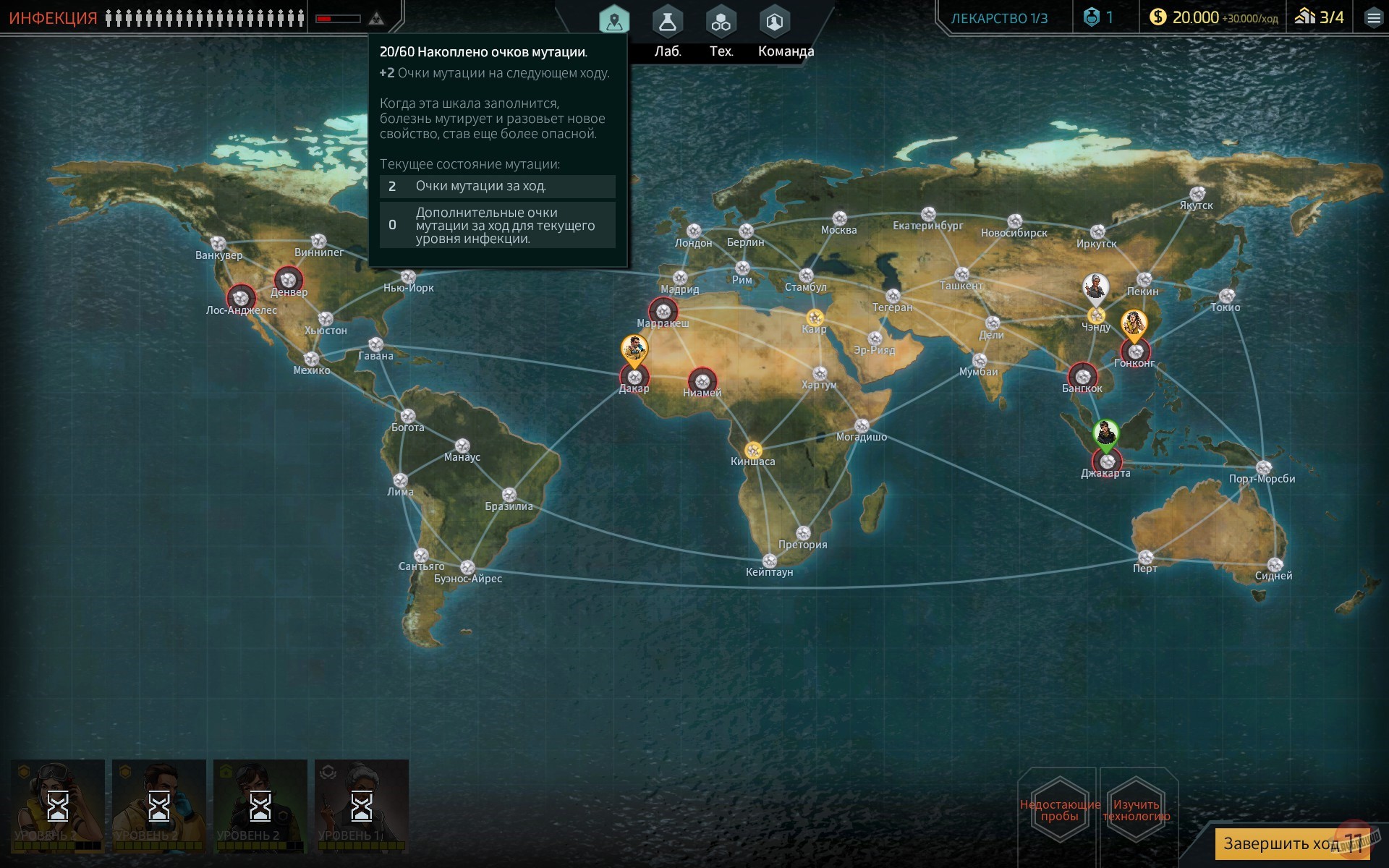This screenshot has height=868, width=1389.
Task: Click the yellow dollar coin icon
Action: point(1158,17)
